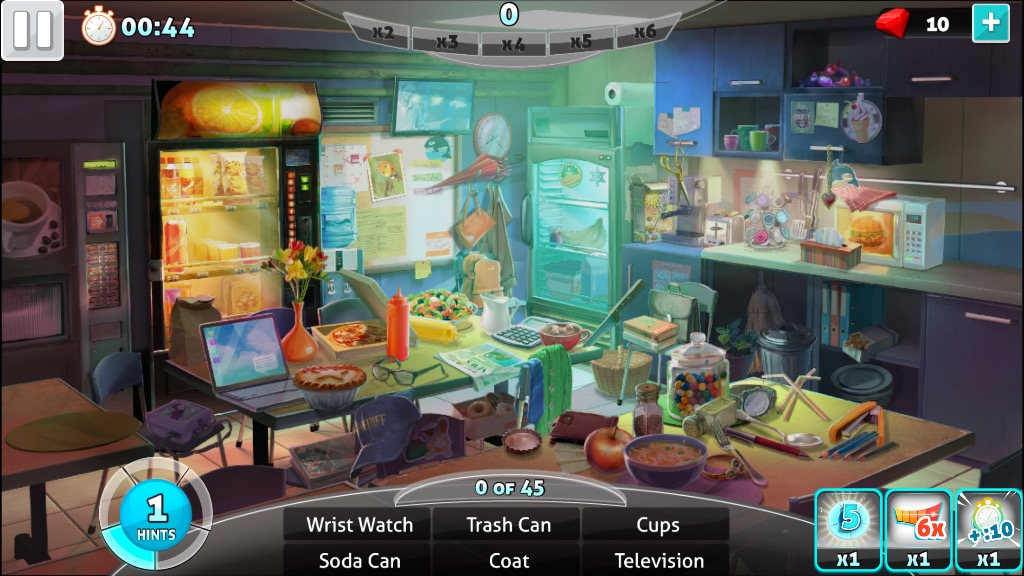Use the +:10 extra time power-up

click(988, 529)
